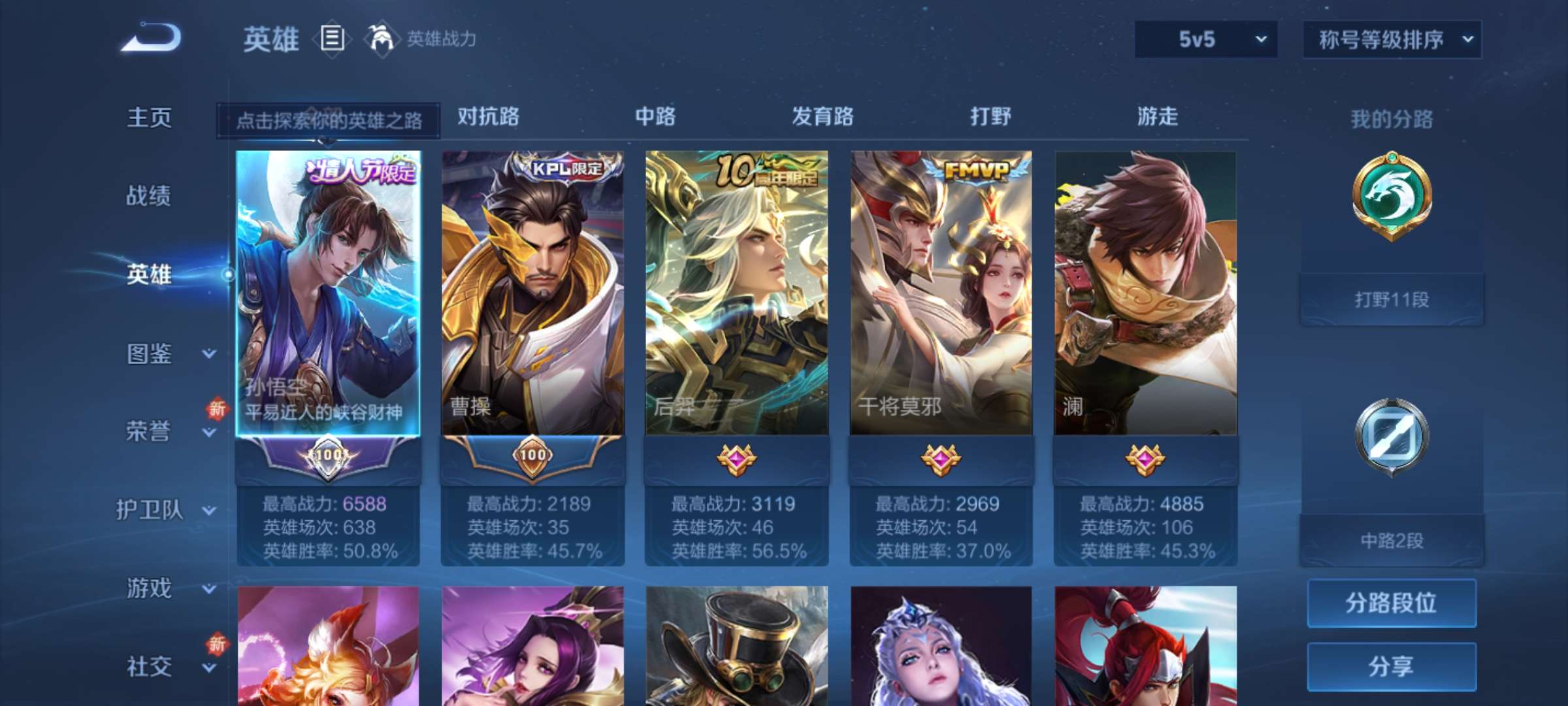The image size is (1568, 706).
Task: Open the hero card for 澜
Action: click(1147, 288)
